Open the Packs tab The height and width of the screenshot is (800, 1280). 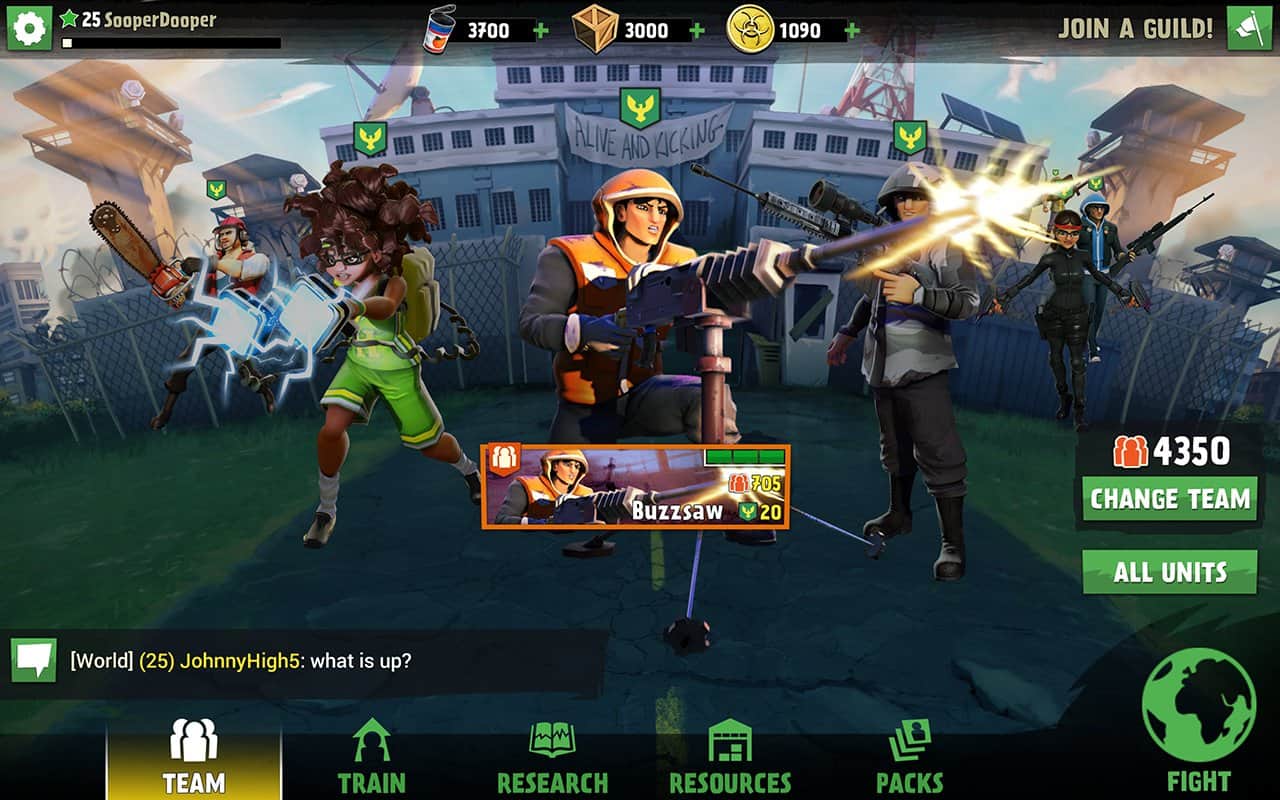tap(909, 760)
